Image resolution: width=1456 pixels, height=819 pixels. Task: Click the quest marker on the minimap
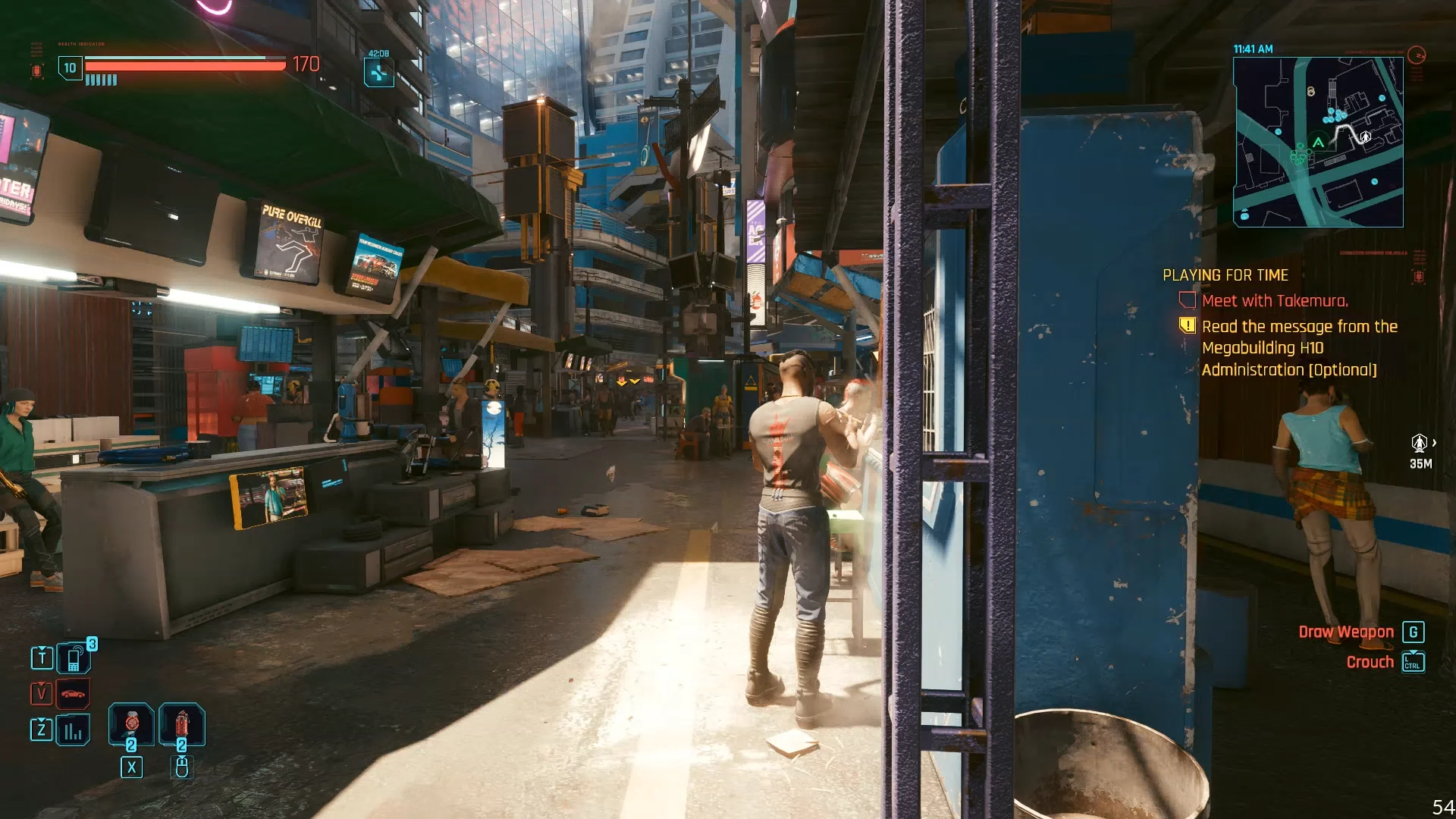1365,136
